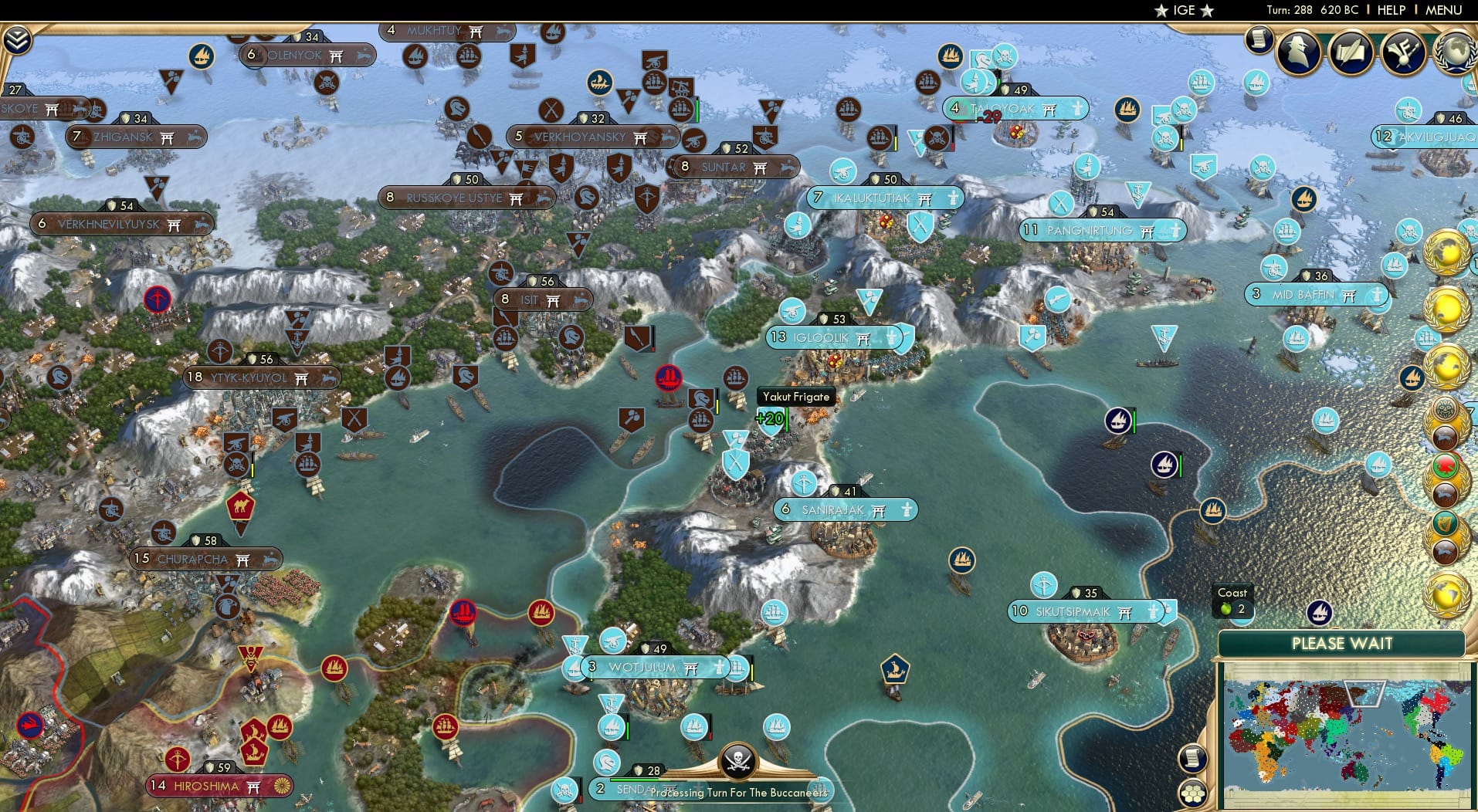Toggle strategic view with the hexagon icon
1478x812 pixels.
pos(1193,791)
